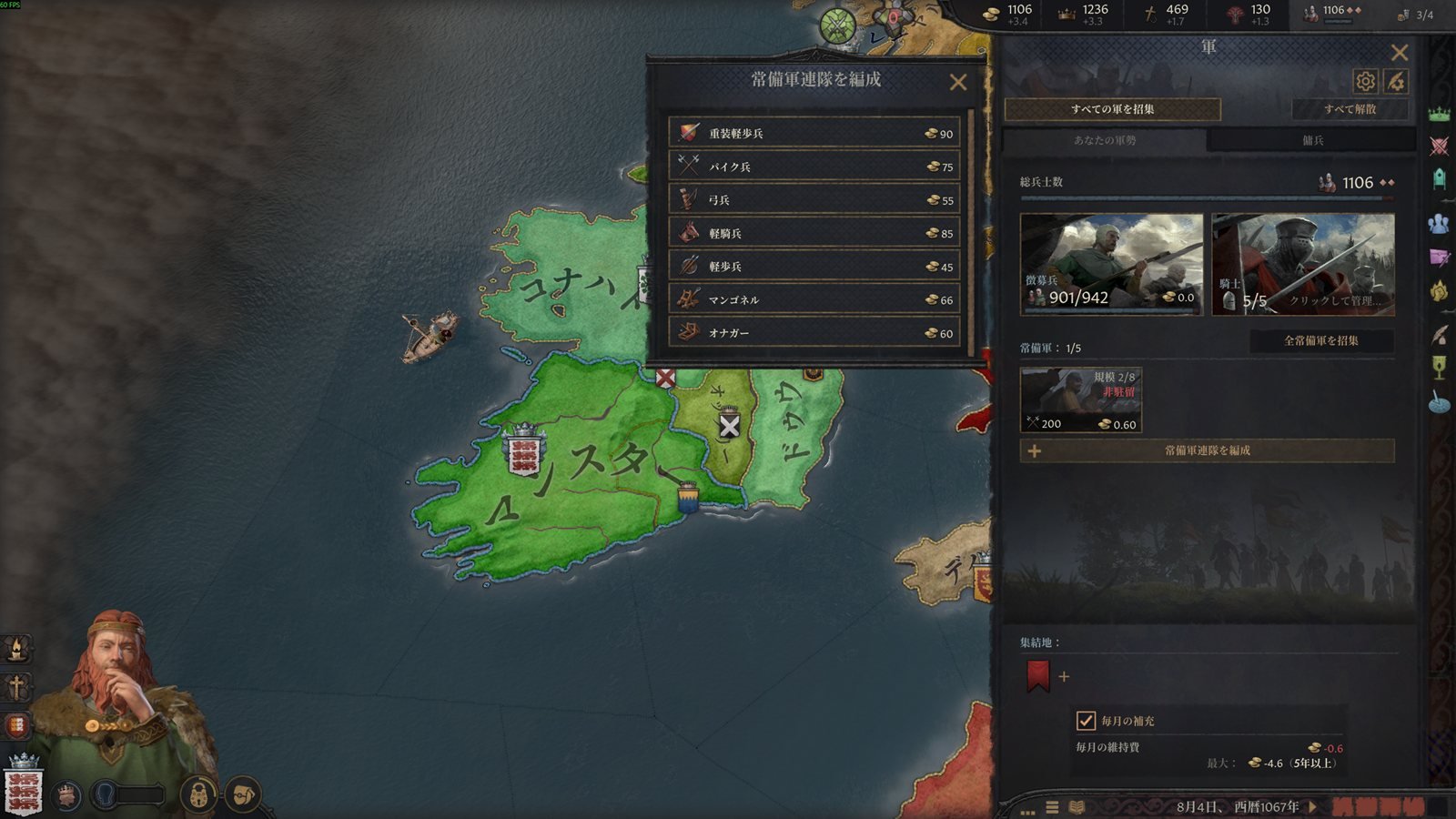
Task: Toggle the 毎月の補充 checkbox
Action: (x=1086, y=721)
